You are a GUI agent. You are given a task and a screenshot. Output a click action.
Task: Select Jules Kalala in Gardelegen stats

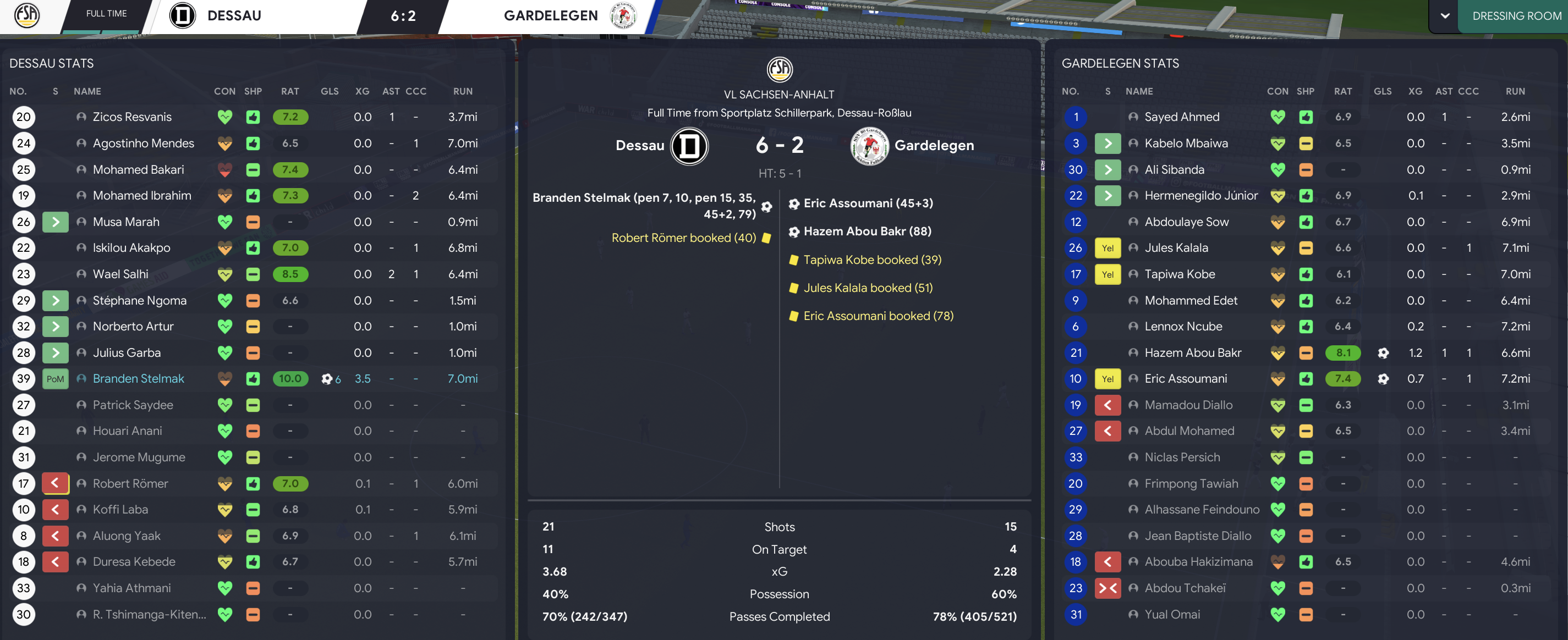1176,247
